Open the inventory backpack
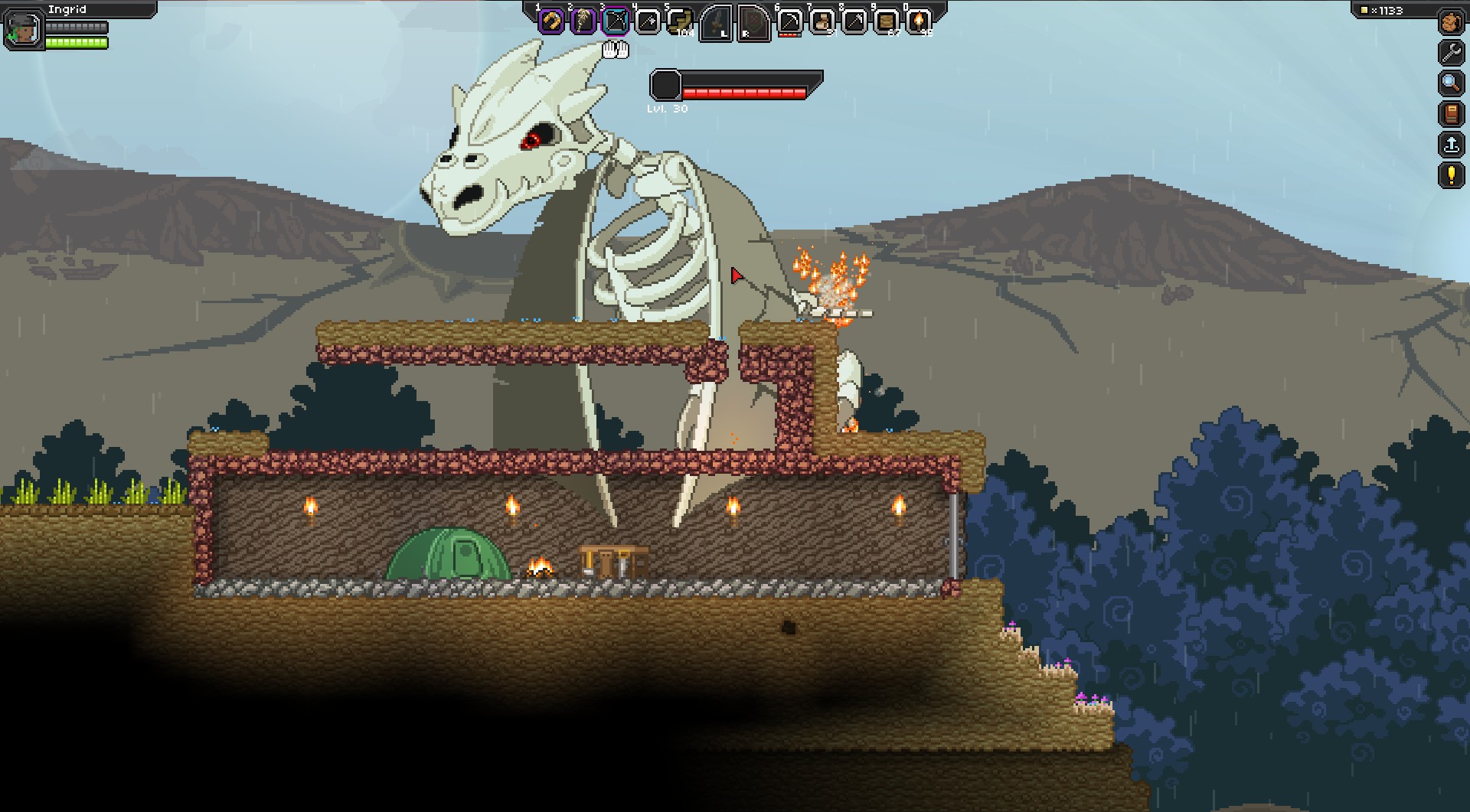 [1451, 22]
